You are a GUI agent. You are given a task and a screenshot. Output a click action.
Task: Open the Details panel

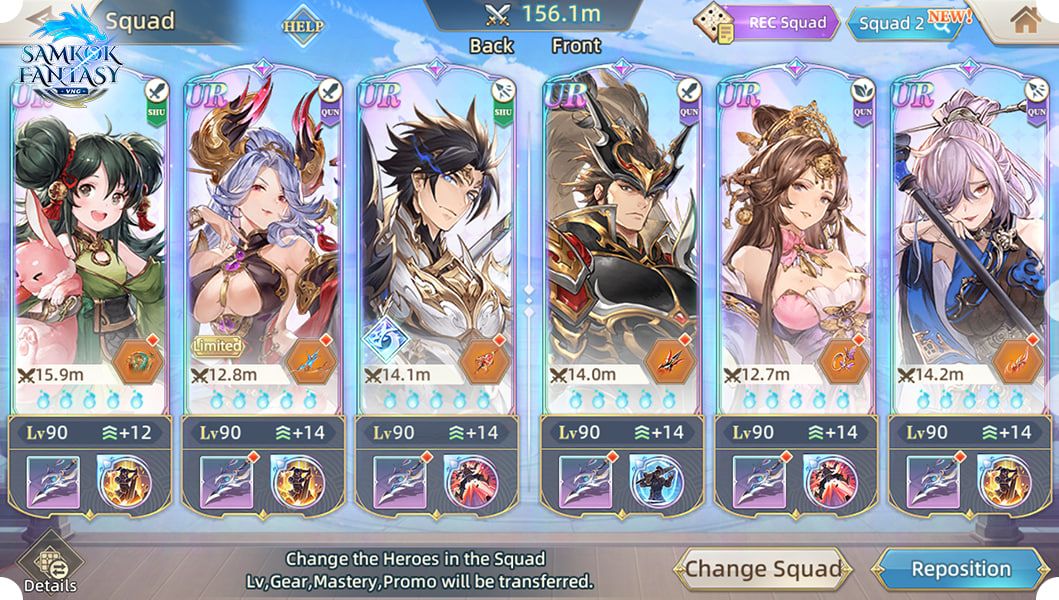point(49,567)
